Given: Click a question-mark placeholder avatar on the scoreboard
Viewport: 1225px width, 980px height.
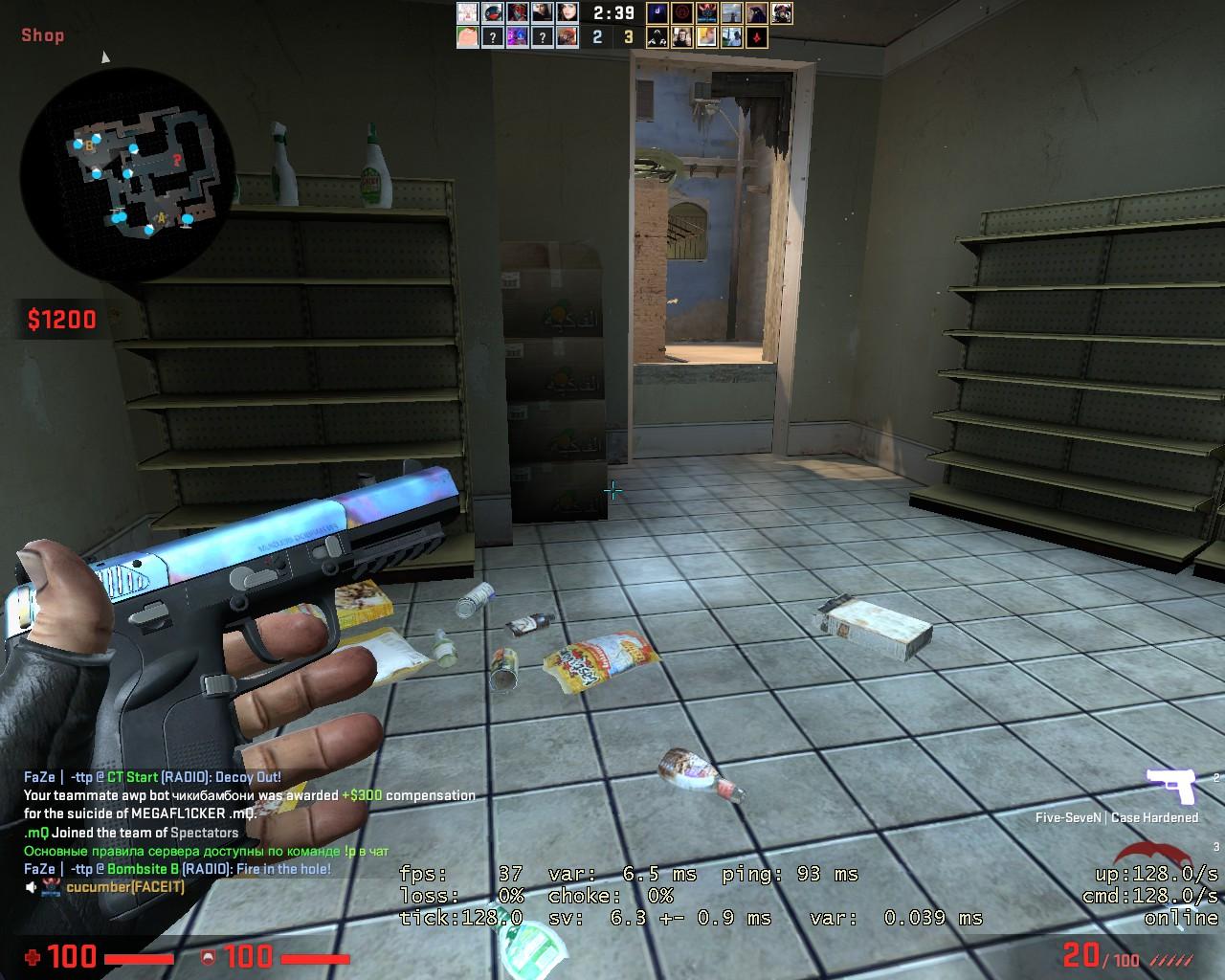Looking at the screenshot, I should [x=491, y=36].
